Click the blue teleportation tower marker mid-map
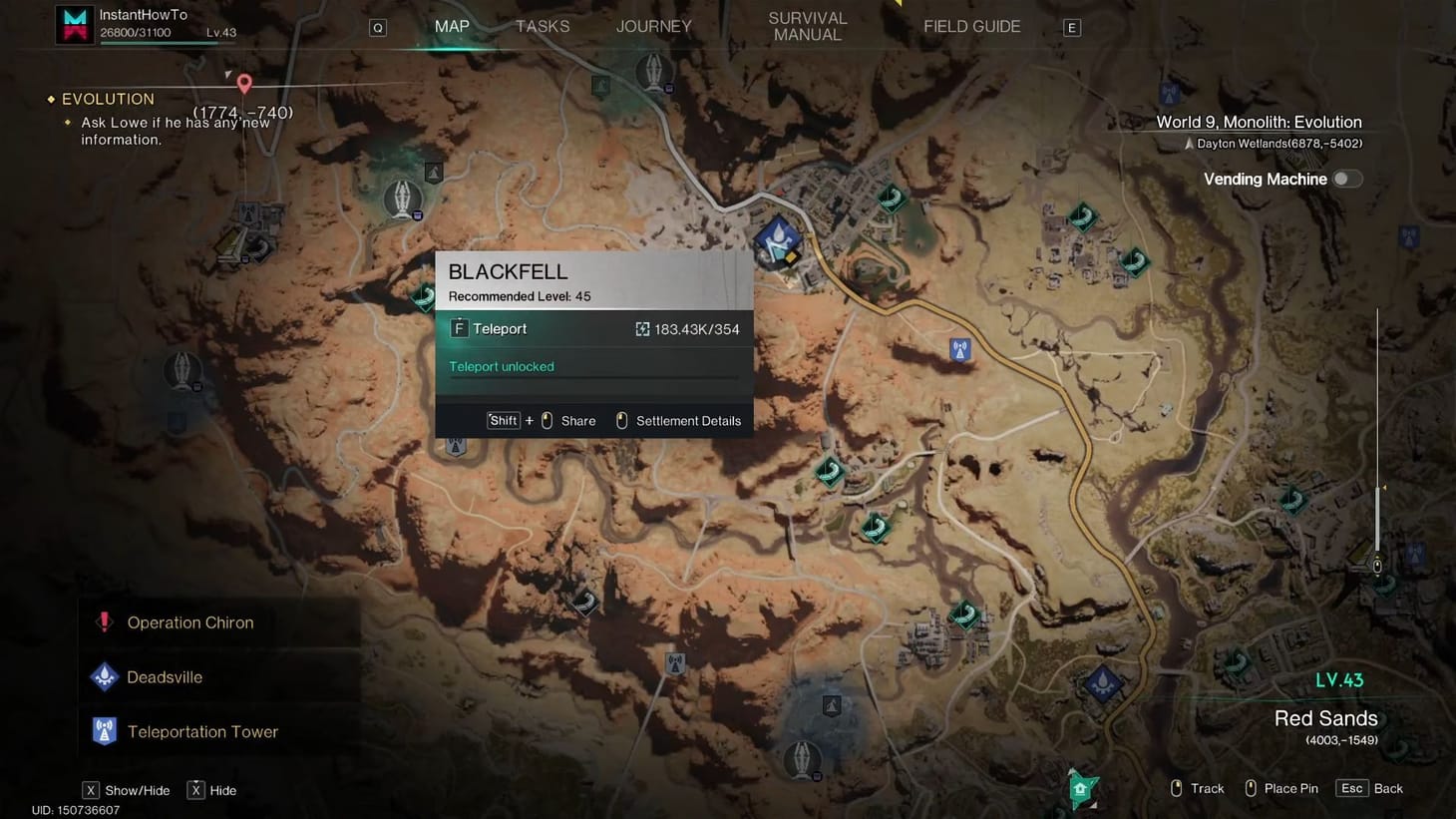Viewport: 1456px width, 819px height. [958, 350]
